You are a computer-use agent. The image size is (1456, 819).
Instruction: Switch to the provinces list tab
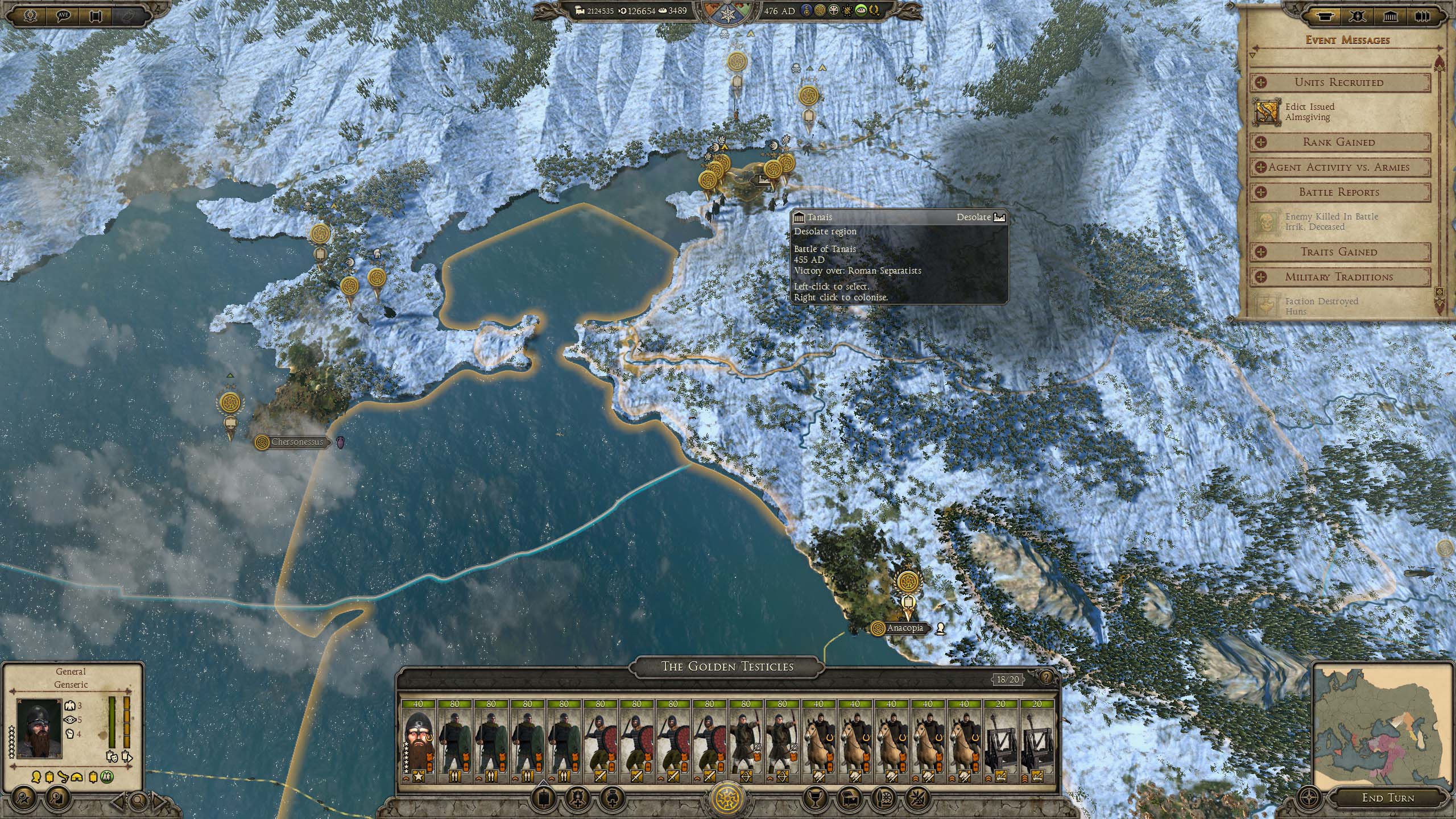pos(1390,17)
